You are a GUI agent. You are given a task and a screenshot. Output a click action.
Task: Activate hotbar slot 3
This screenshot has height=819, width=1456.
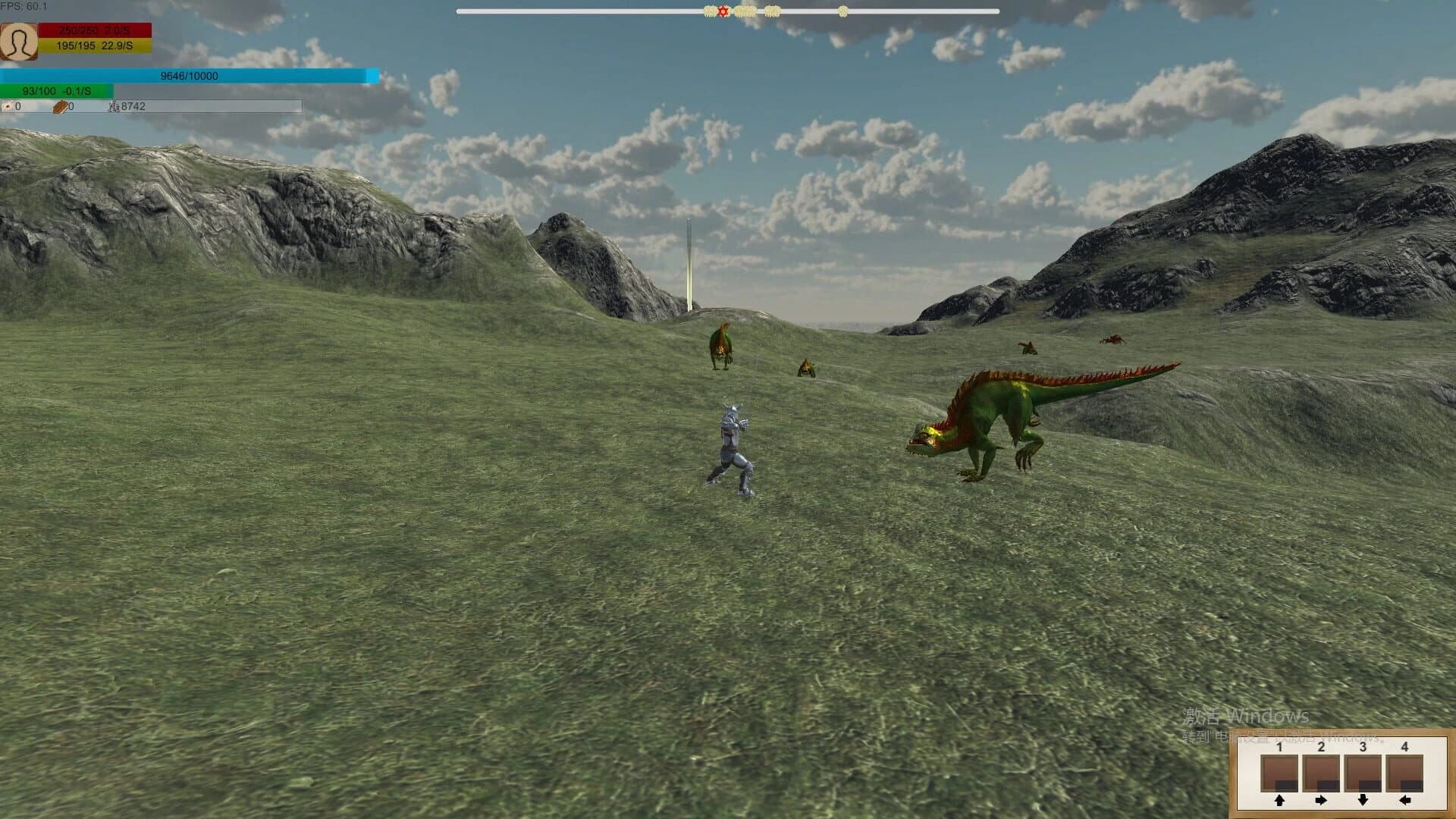coord(1363,773)
